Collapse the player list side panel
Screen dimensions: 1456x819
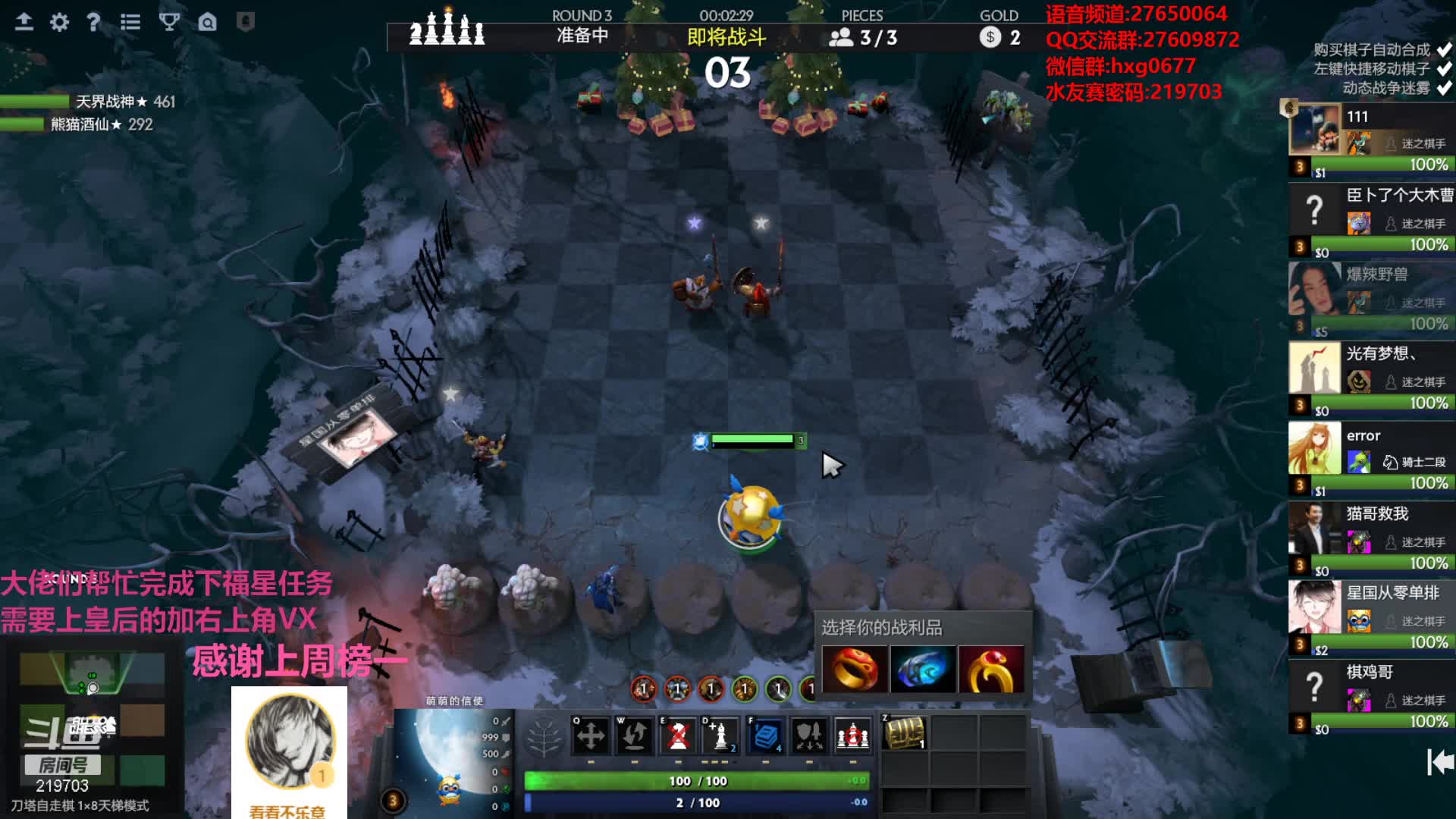tap(1439, 762)
